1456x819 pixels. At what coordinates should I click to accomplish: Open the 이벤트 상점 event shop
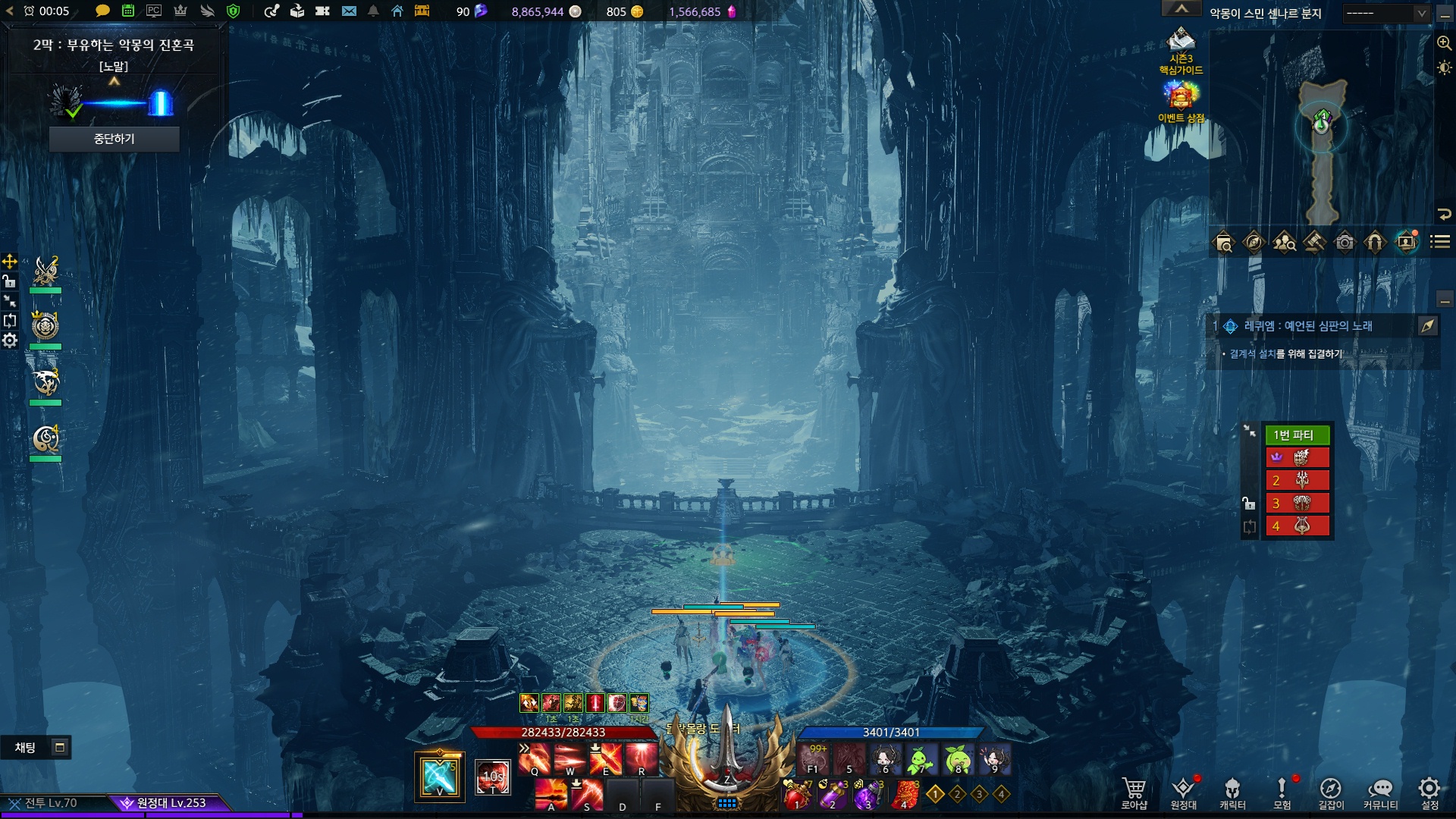(x=1181, y=102)
